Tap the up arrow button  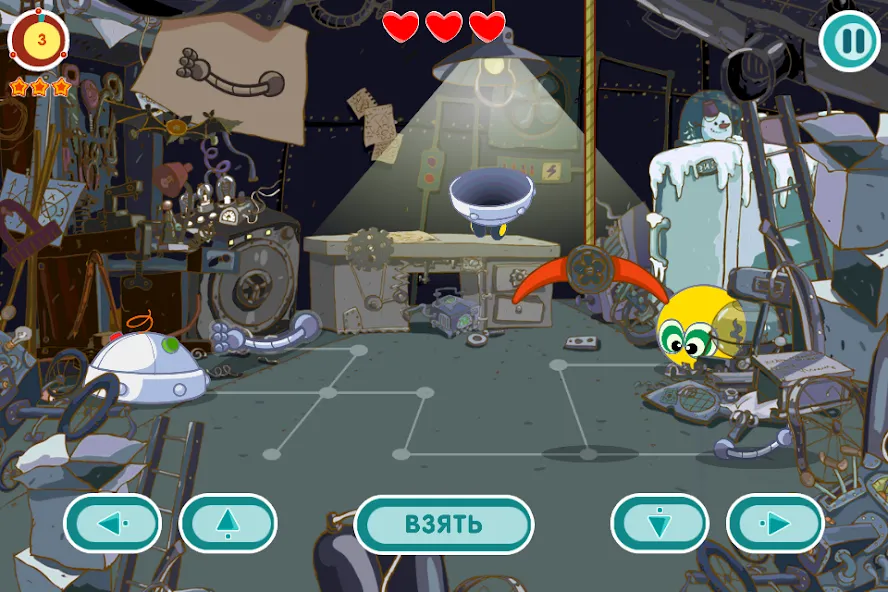coord(228,523)
